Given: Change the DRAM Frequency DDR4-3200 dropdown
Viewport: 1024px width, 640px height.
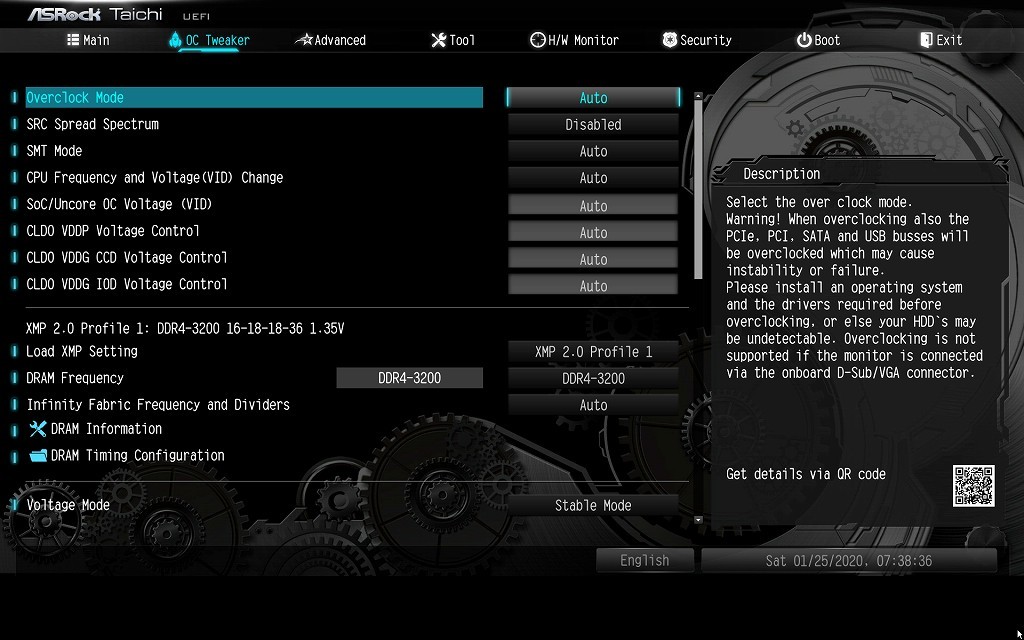Looking at the screenshot, I should (593, 379).
